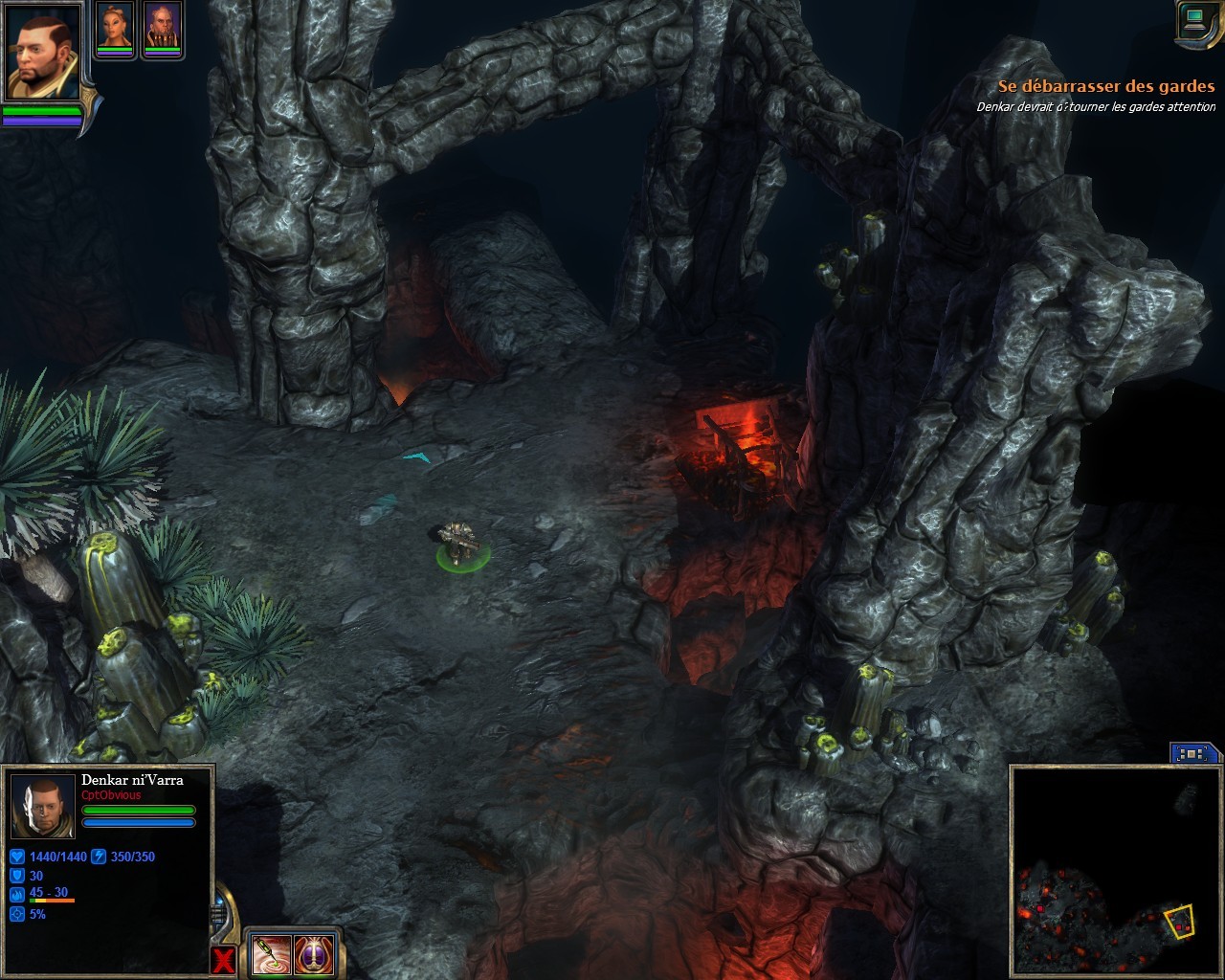The height and width of the screenshot is (980, 1225).
Task: Activate the green syringe ability
Action: pos(268,953)
